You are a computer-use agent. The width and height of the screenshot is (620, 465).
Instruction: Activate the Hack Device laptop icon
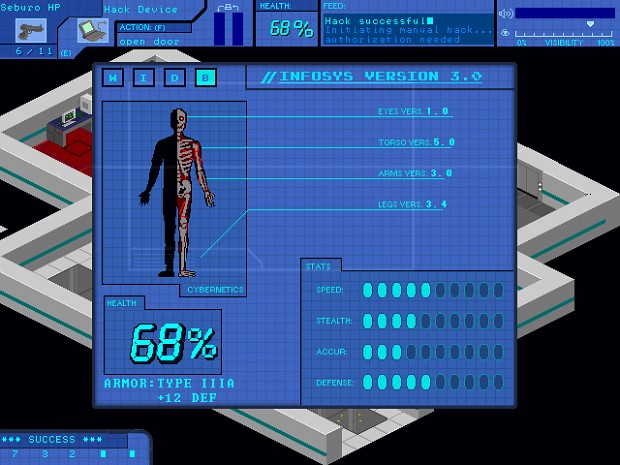coord(91,31)
